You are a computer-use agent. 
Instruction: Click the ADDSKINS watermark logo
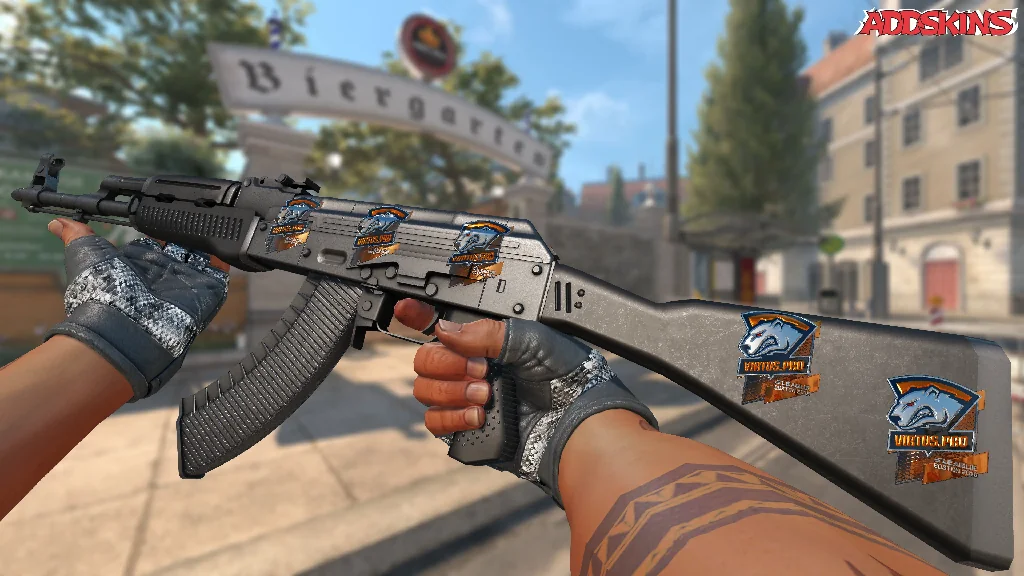click(x=938, y=21)
